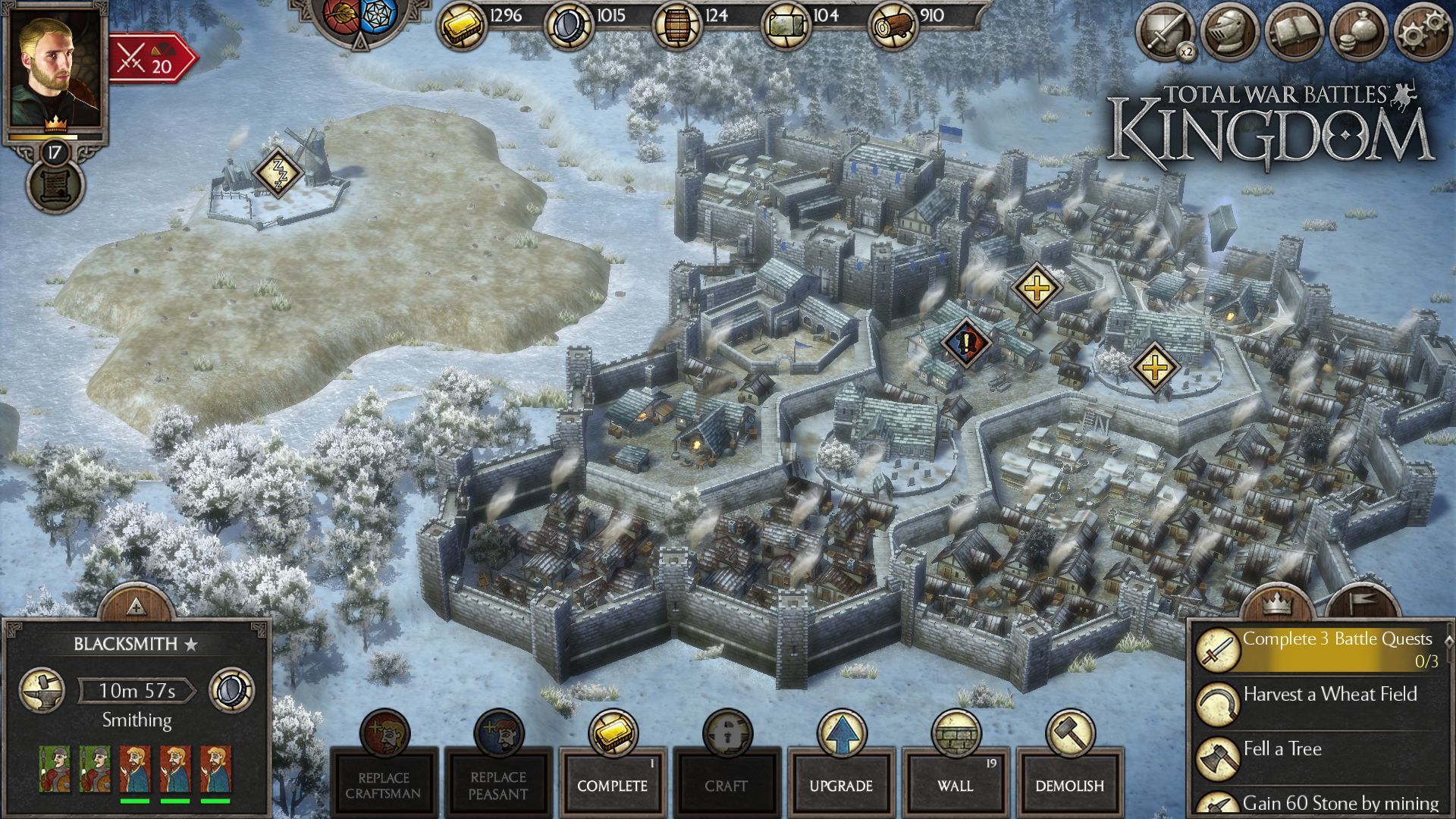The width and height of the screenshot is (1456, 819).
Task: Open the scroll icon under the portrait
Action: pyautogui.click(x=55, y=186)
